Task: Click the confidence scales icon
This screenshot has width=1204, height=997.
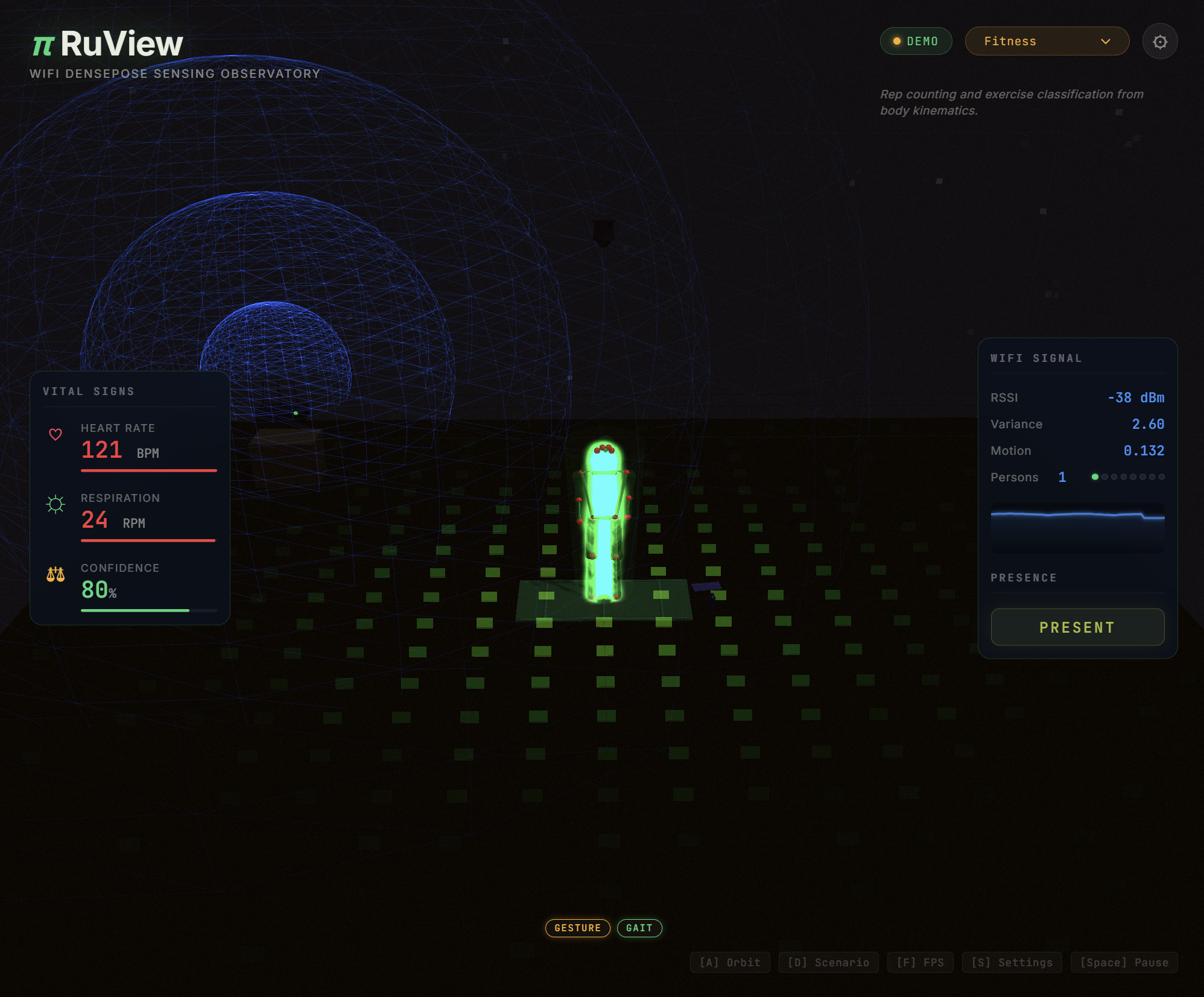Action: 56,575
